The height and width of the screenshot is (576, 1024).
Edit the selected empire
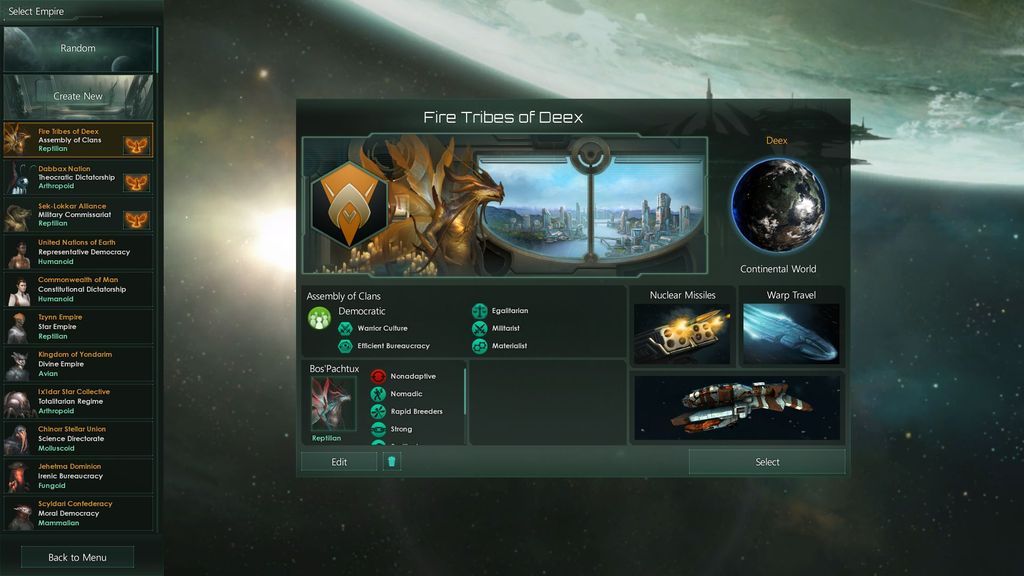point(339,462)
